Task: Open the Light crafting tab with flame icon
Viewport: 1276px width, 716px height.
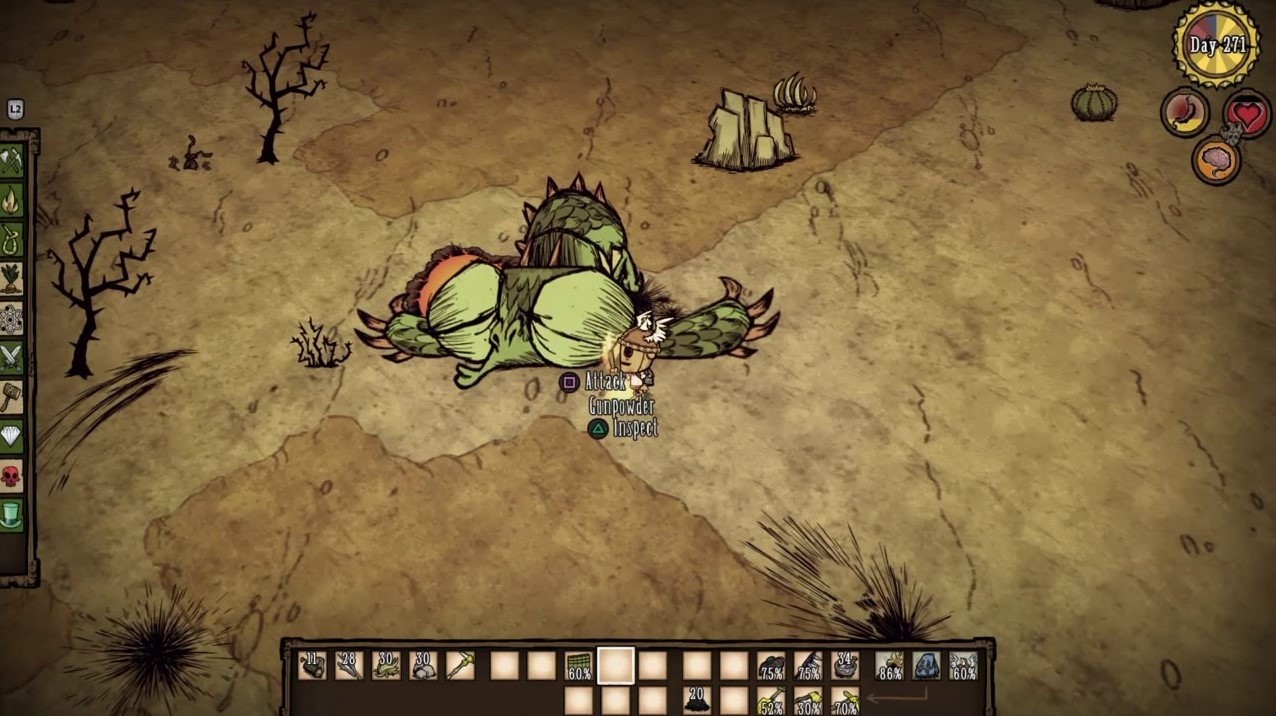Action: pos(11,201)
